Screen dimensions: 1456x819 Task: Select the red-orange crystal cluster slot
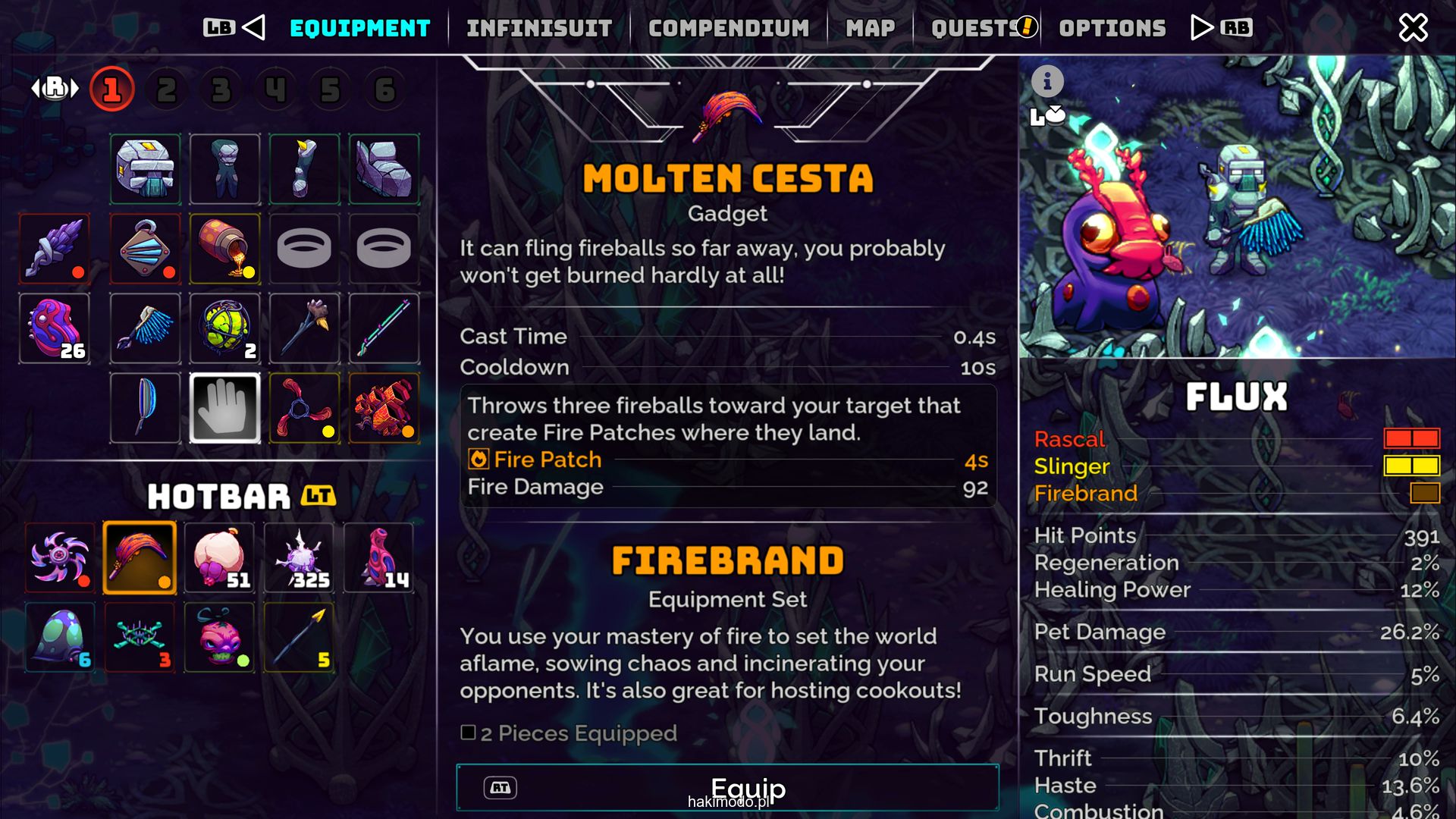click(x=384, y=408)
